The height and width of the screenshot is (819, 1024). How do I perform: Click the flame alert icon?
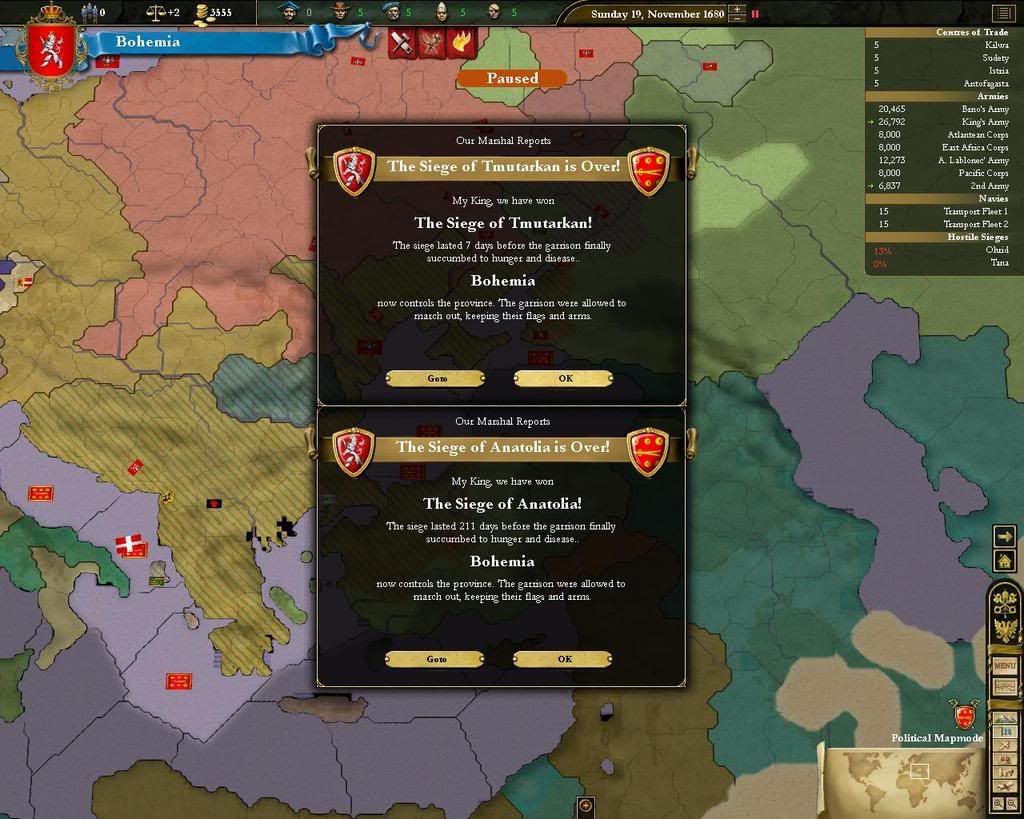pos(462,43)
